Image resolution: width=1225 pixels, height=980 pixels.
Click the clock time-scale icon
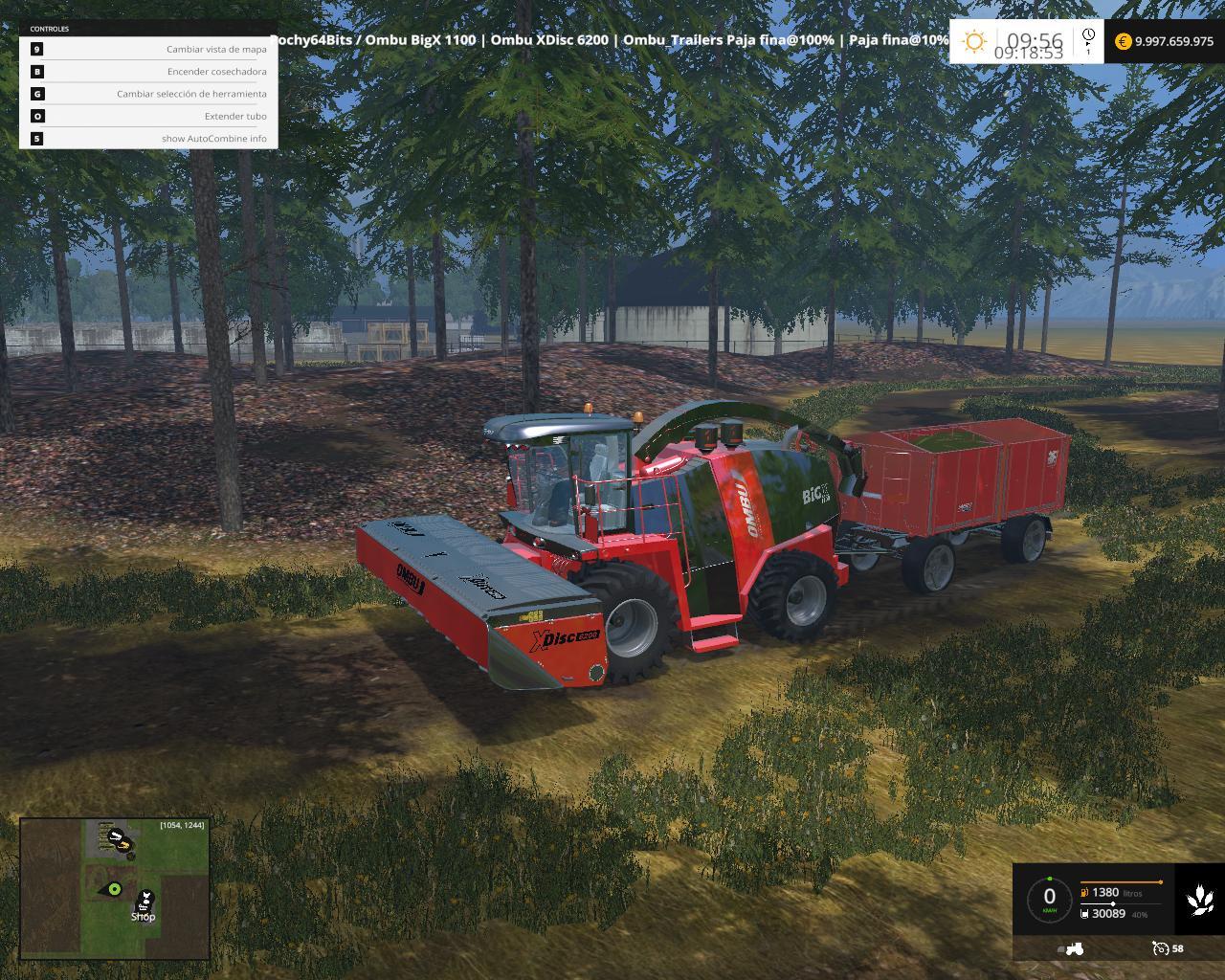[1088, 40]
